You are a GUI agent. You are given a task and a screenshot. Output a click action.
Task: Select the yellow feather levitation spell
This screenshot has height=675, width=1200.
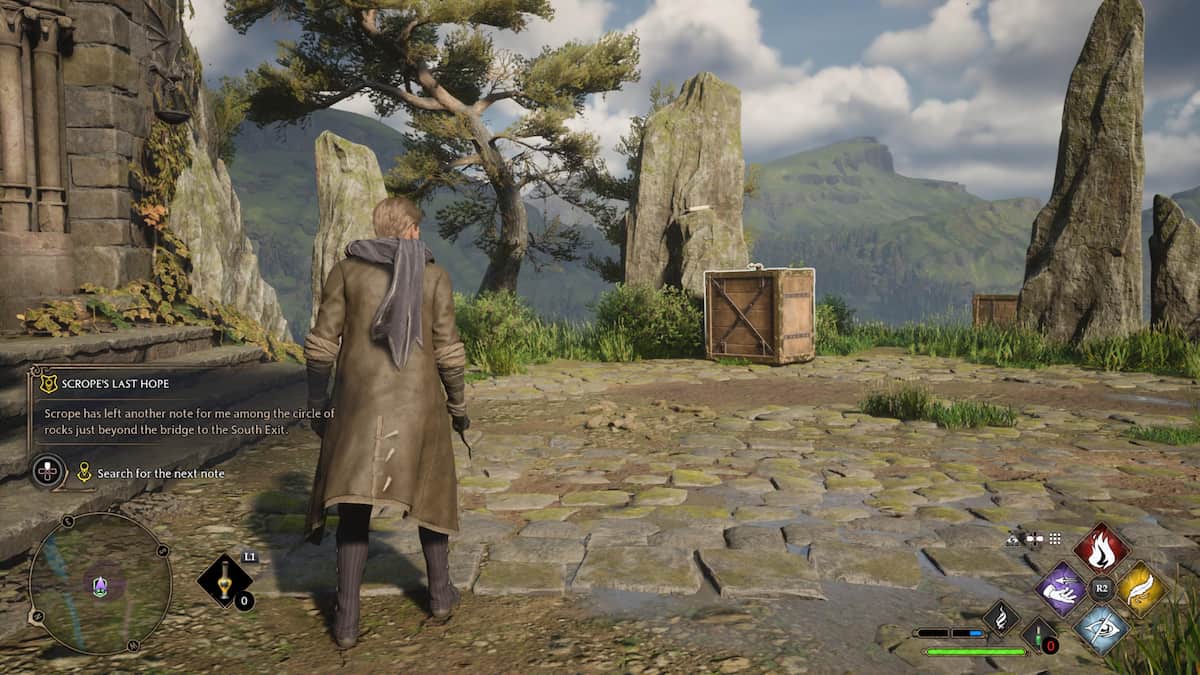point(1143,589)
